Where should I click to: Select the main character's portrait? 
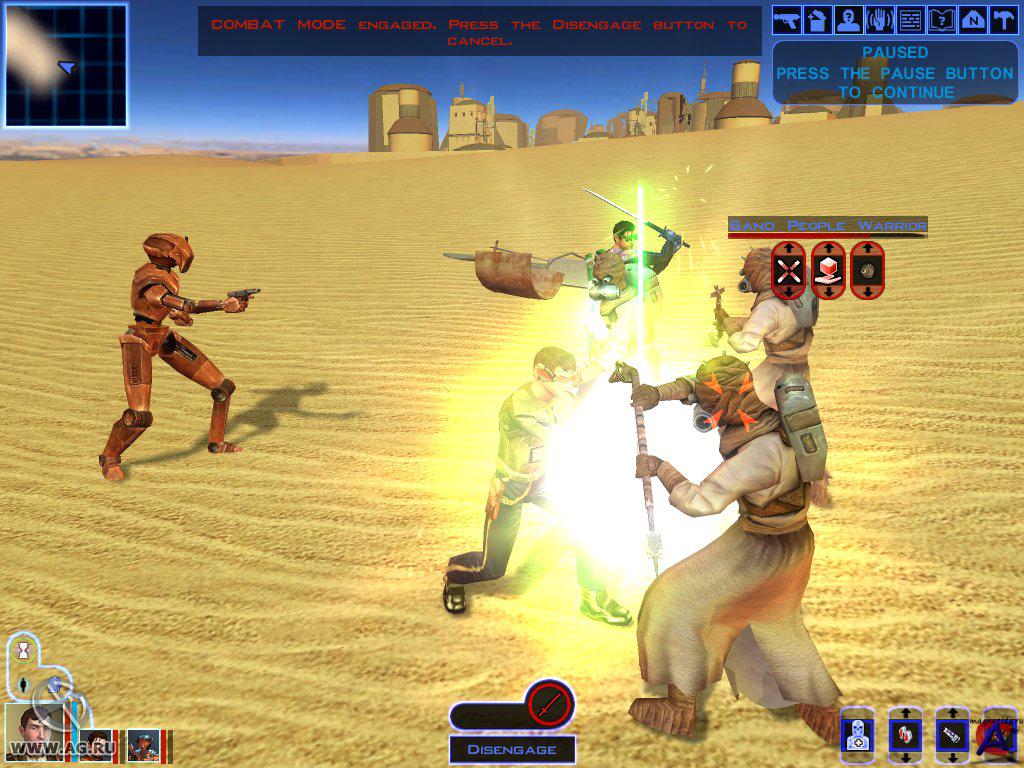[35, 734]
